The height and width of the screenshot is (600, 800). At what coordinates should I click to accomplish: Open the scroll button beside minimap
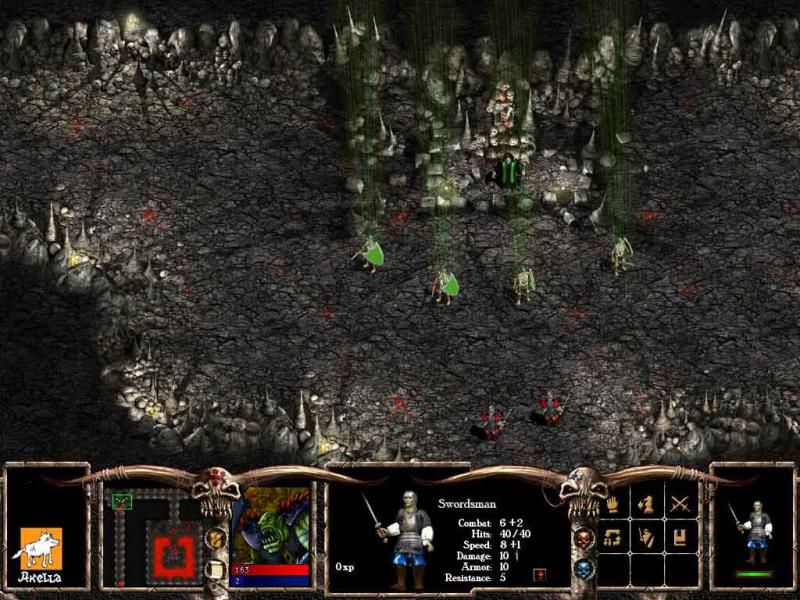pyautogui.click(x=215, y=569)
